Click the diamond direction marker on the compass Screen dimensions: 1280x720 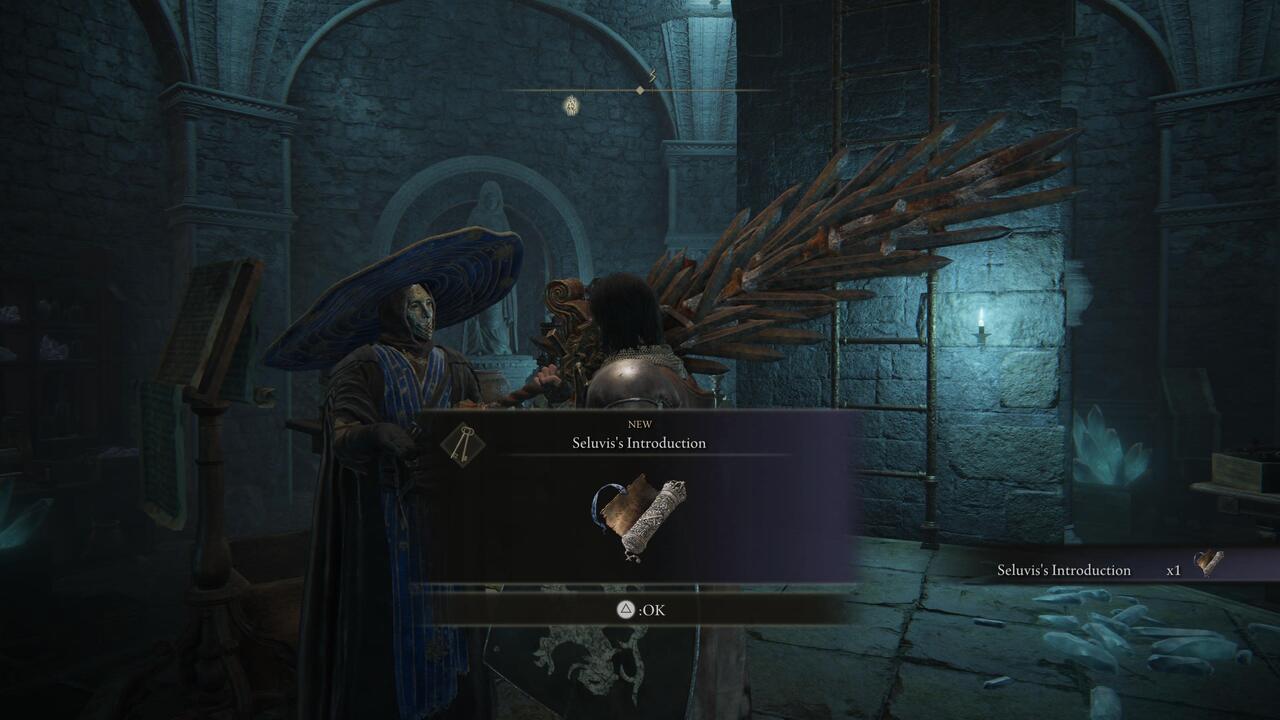click(x=638, y=90)
